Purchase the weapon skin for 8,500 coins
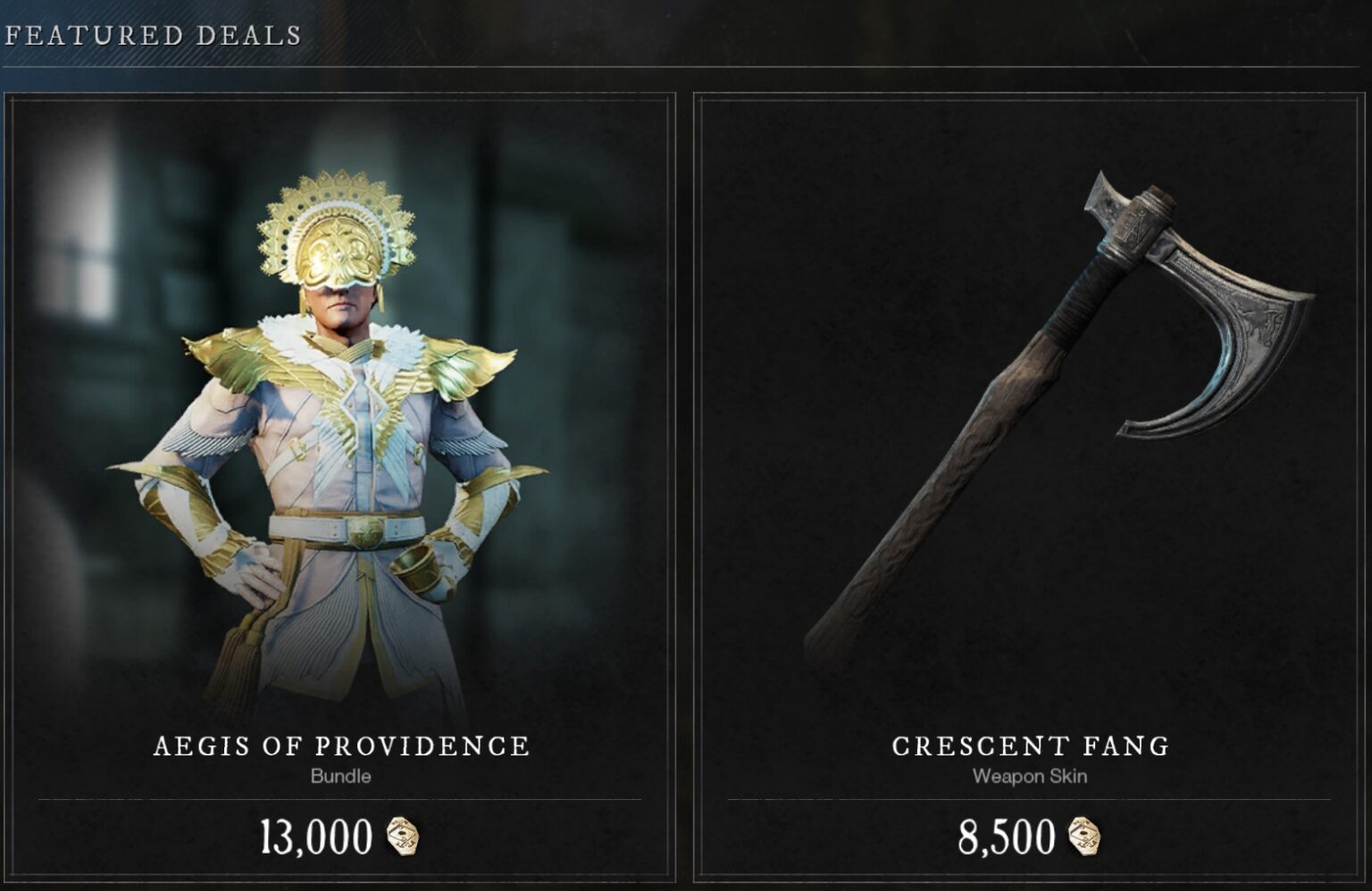This screenshot has height=891, width=1372. tap(1027, 836)
